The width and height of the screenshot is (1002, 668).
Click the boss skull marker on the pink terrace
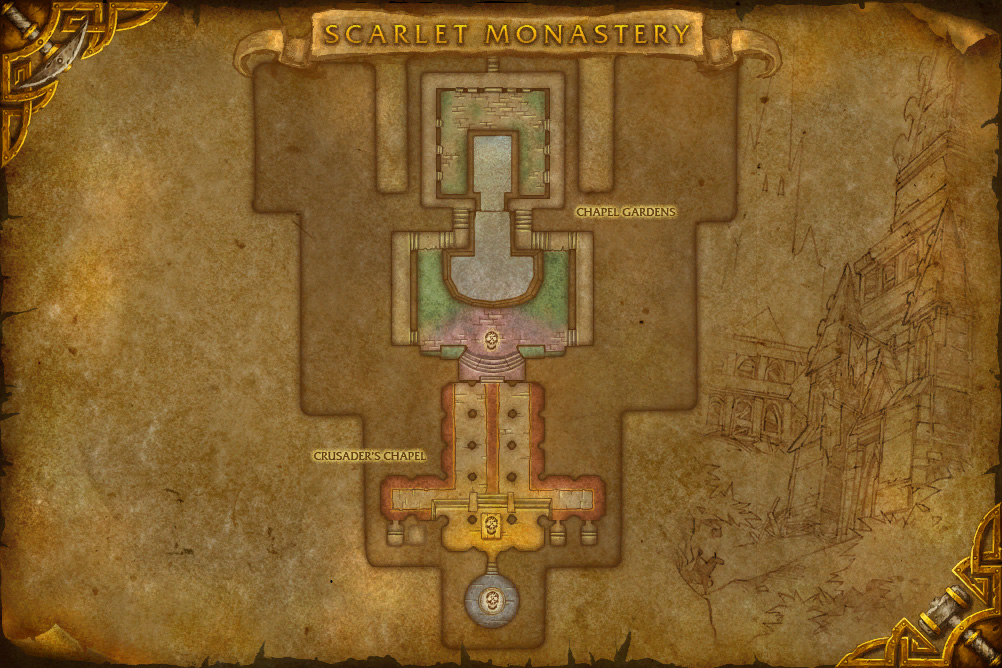coord(491,341)
